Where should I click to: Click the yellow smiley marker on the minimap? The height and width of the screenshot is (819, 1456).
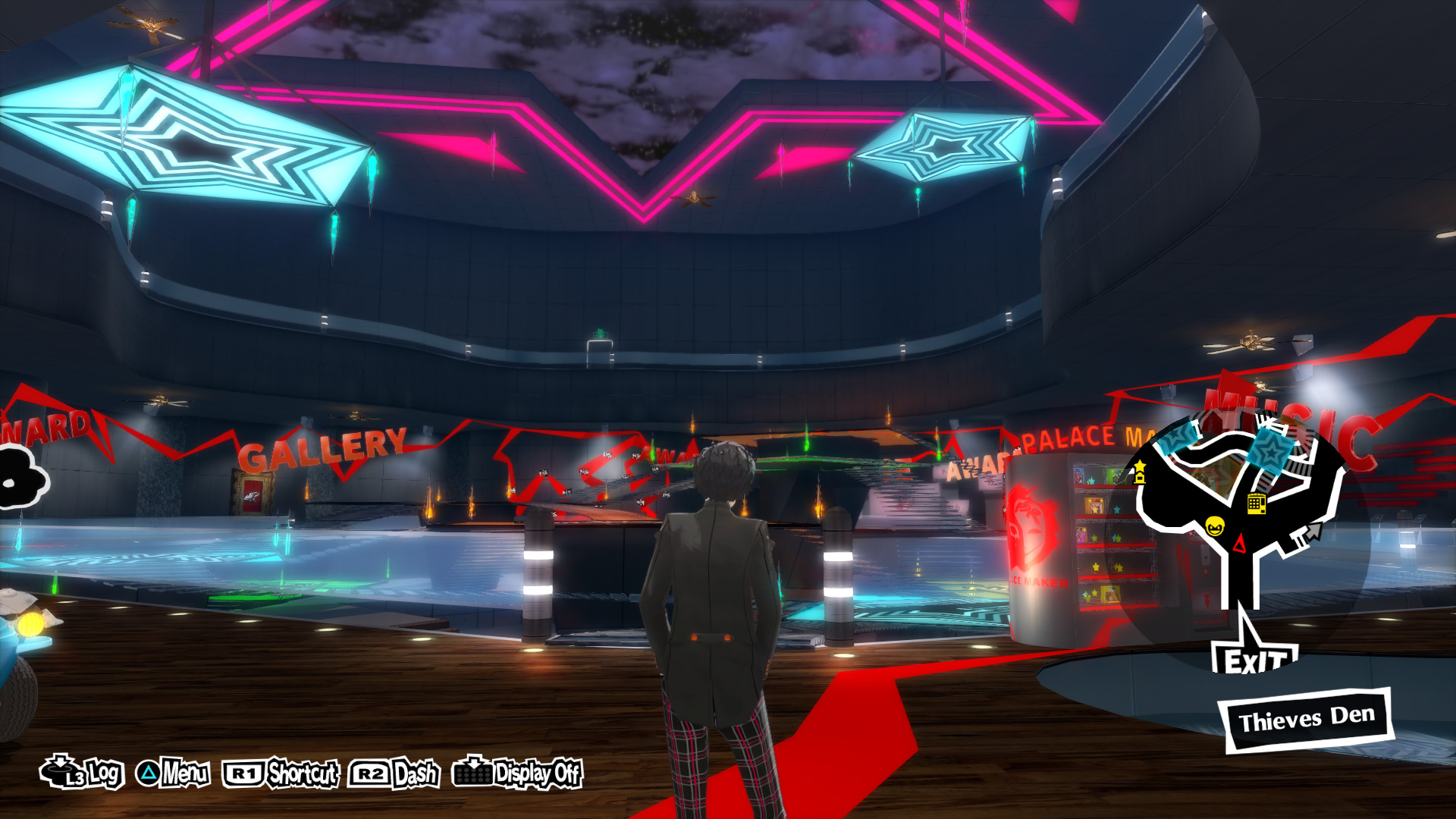(x=1215, y=527)
